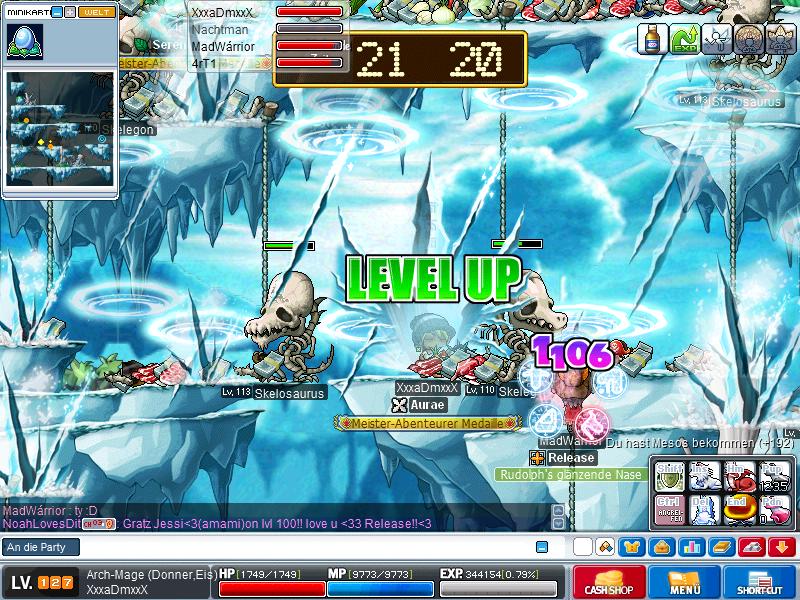800x600 pixels.
Task: Select the potion bottle buff icon
Action: (652, 39)
